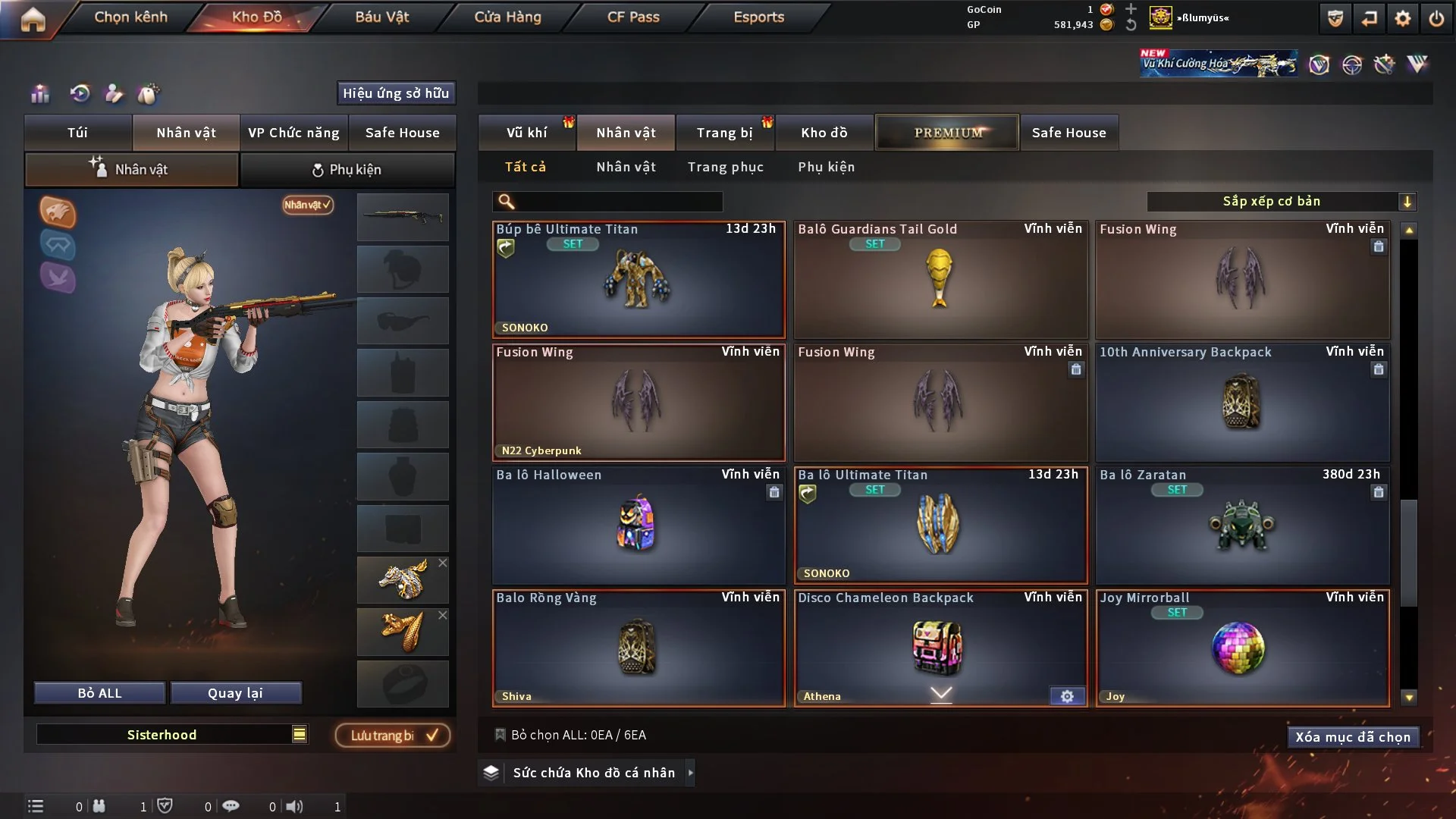This screenshot has height=819, width=1456.
Task: Click the power exit button
Action: point(1436,19)
